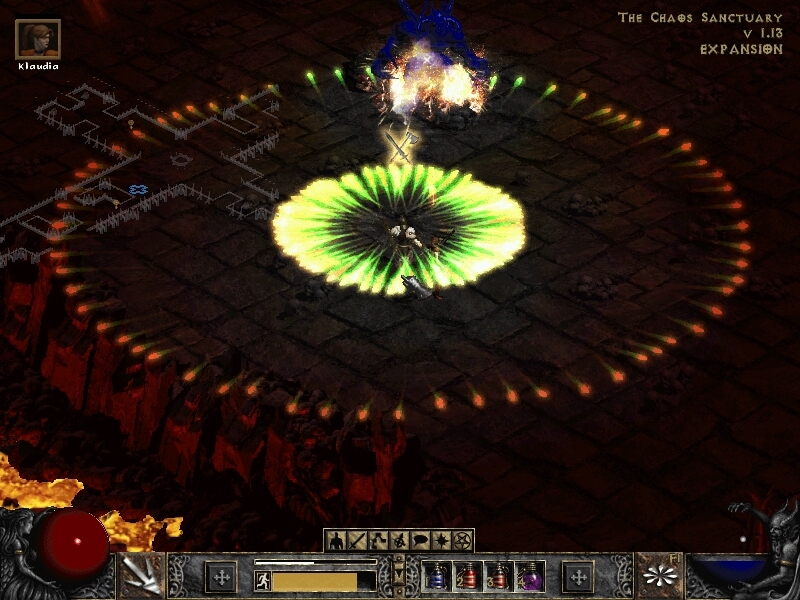Use the blue mana potion in belt
The image size is (800, 600).
click(436, 577)
